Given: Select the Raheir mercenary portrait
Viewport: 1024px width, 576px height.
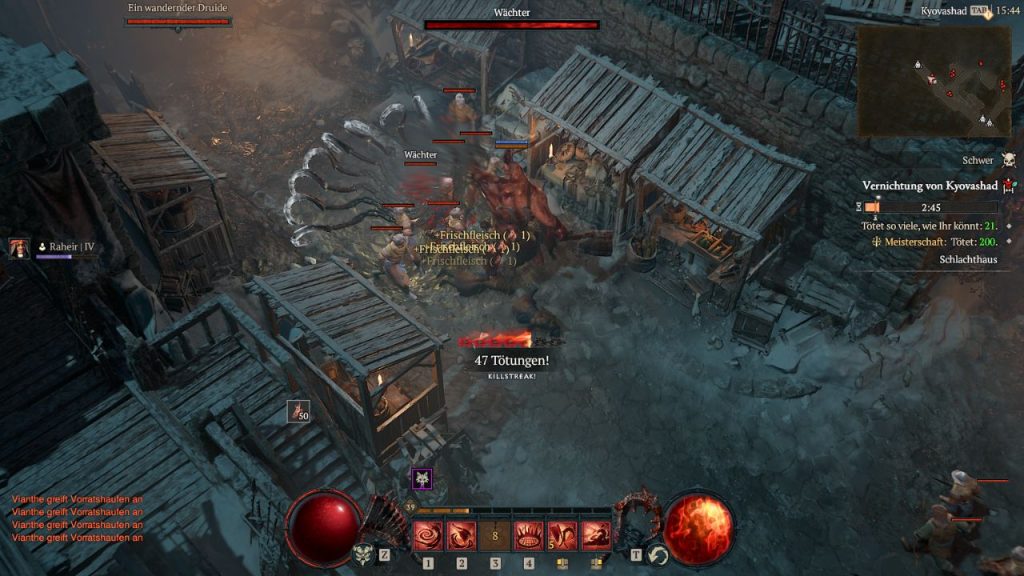Looking at the screenshot, I should click(18, 247).
